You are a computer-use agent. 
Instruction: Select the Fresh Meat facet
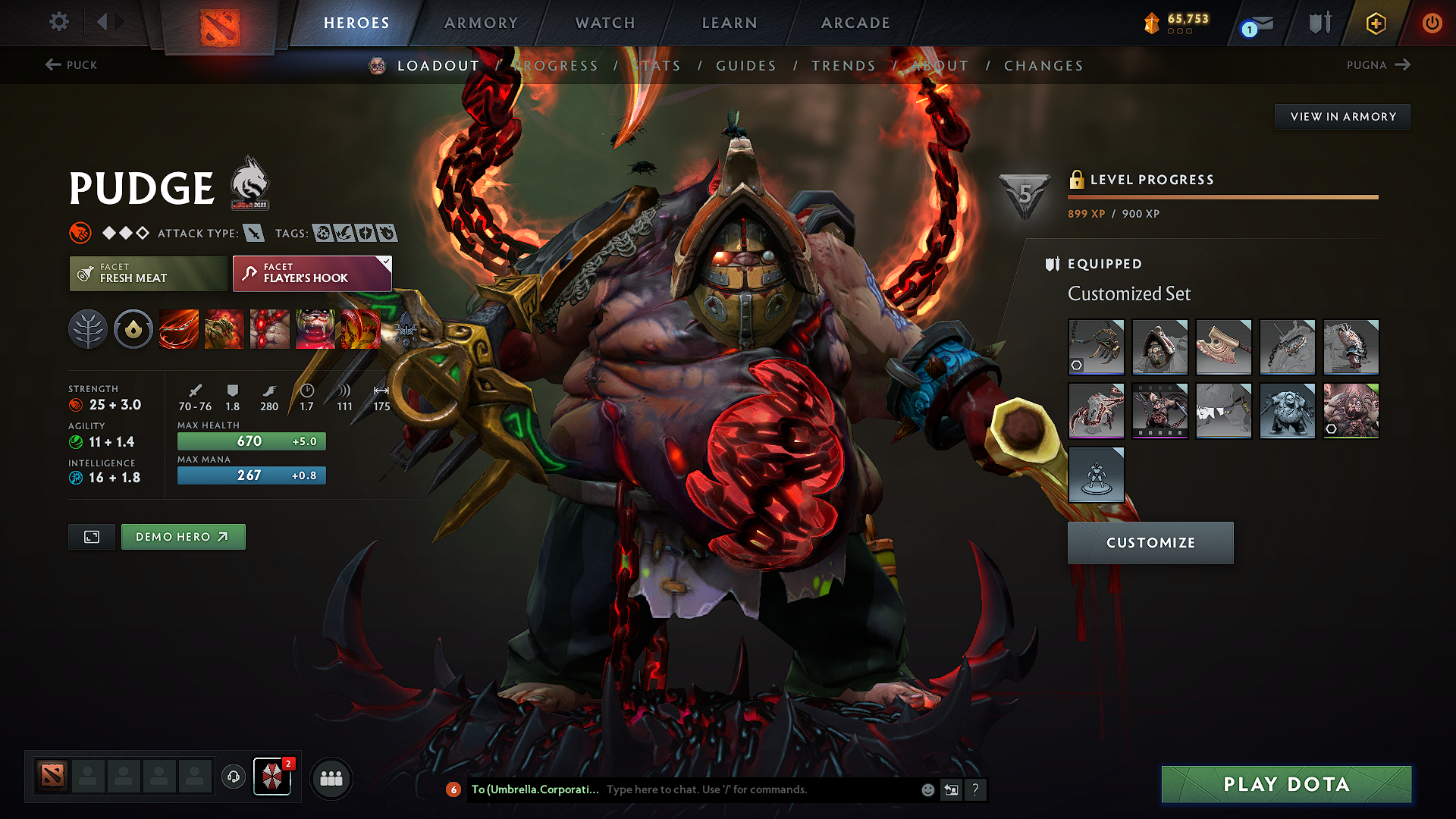(x=147, y=274)
